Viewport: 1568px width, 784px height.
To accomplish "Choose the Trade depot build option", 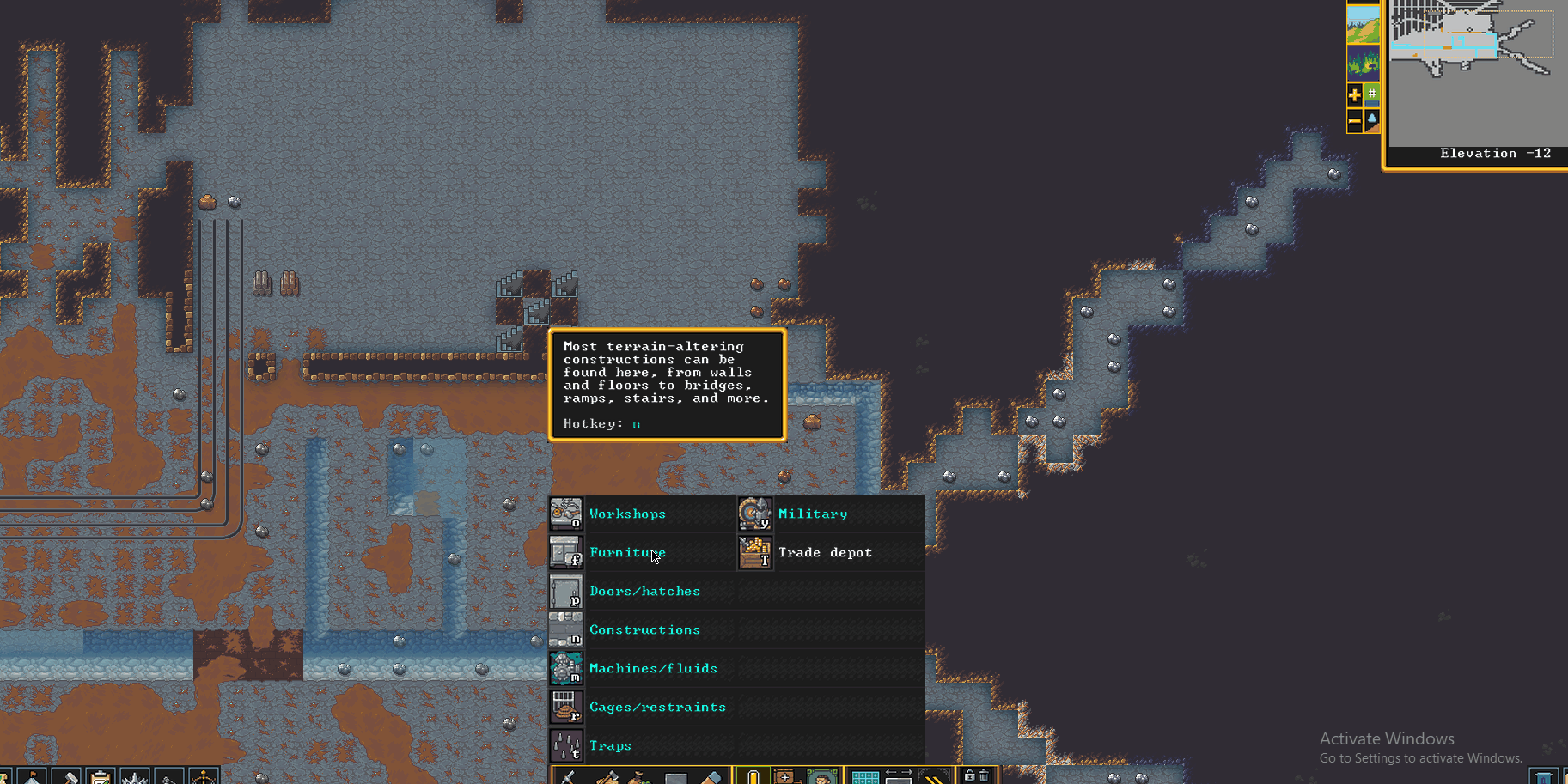I will coord(825,552).
